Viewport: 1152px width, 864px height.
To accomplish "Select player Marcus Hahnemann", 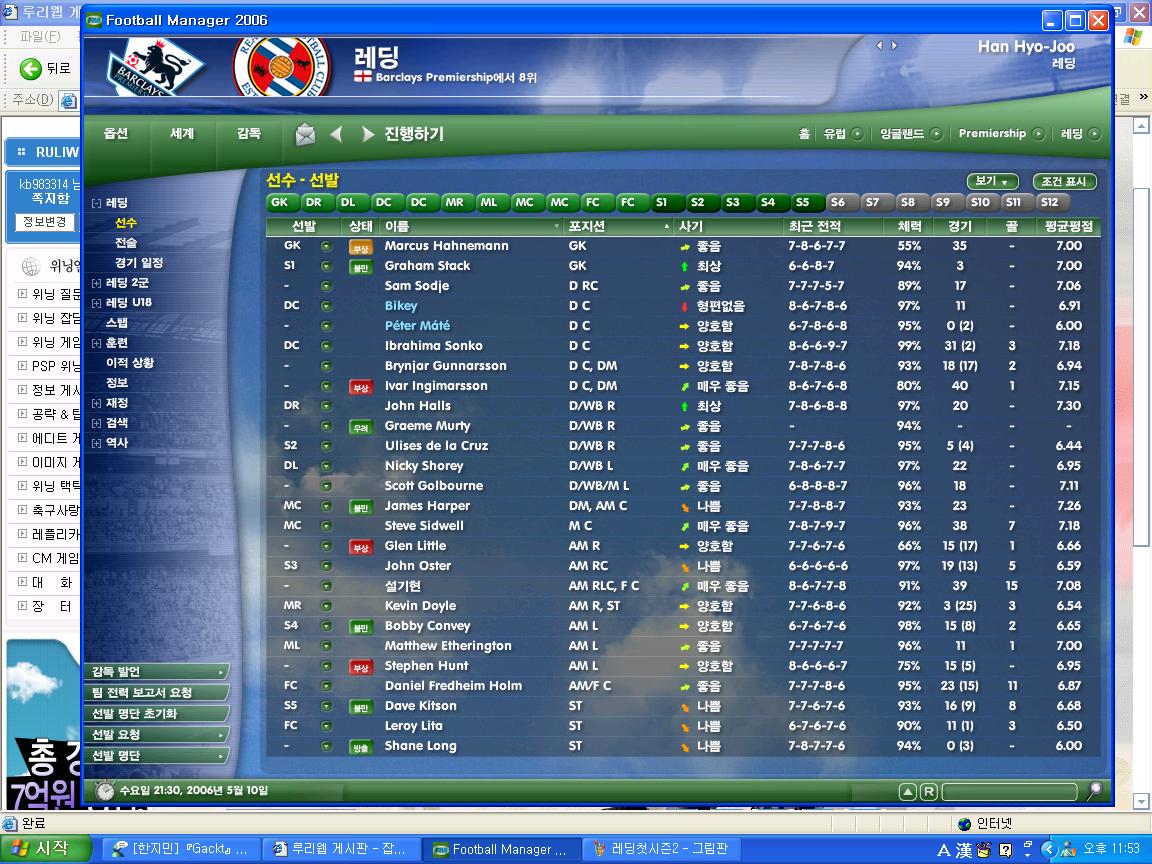I will 446,246.
